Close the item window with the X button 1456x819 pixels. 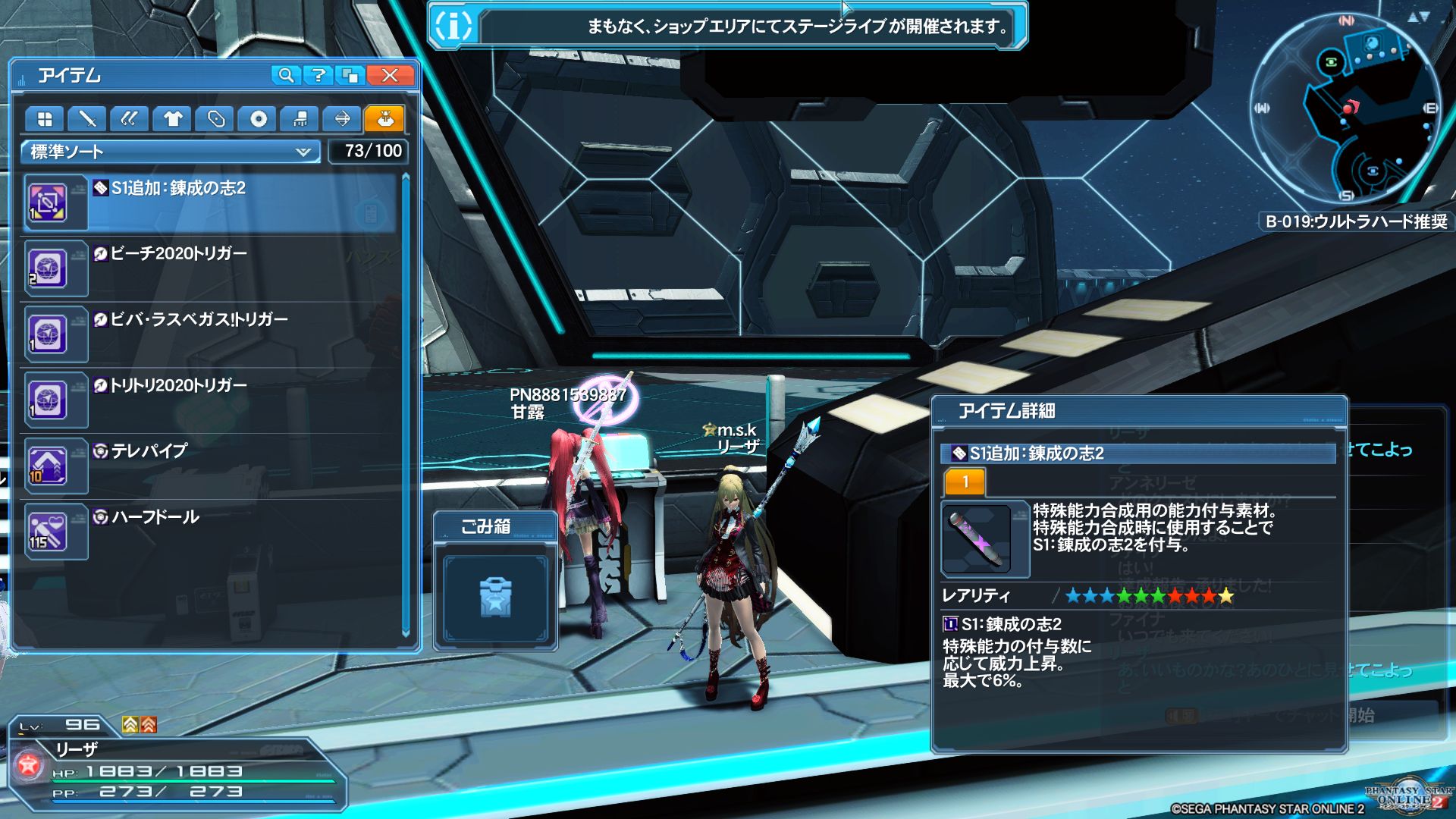tap(390, 75)
